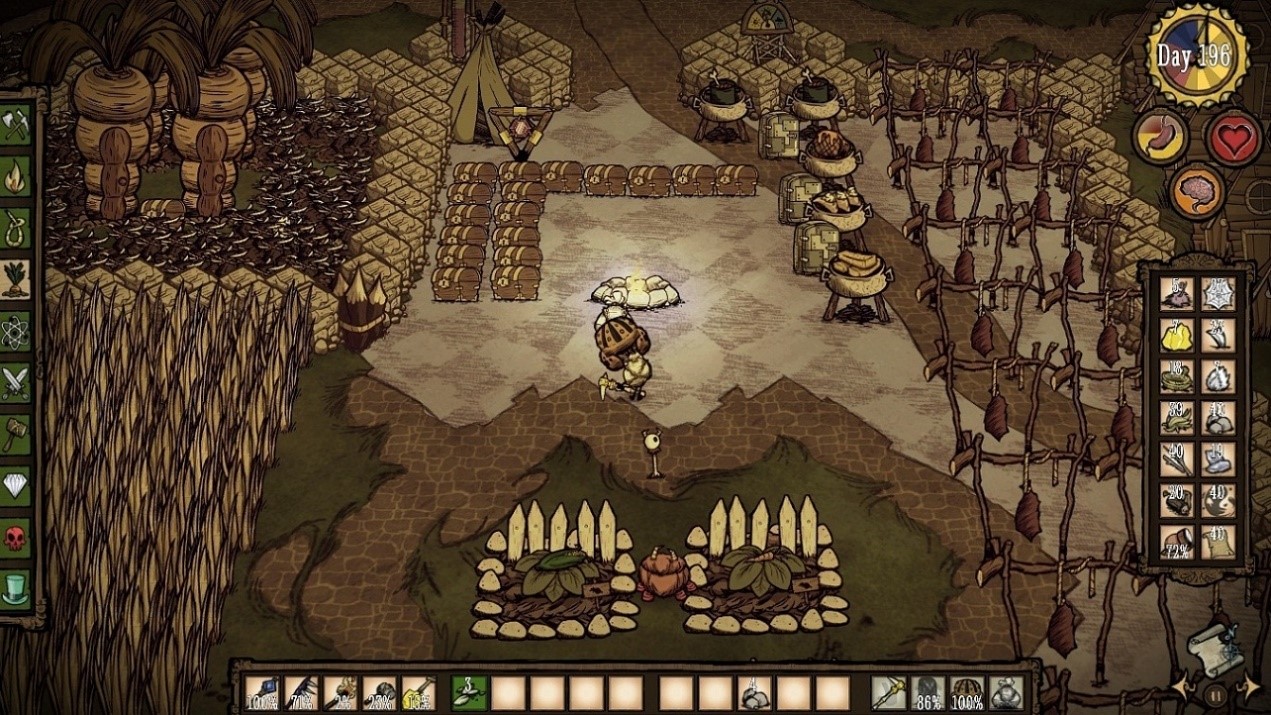Pick the rocks stack in the inventory bar

[753, 692]
